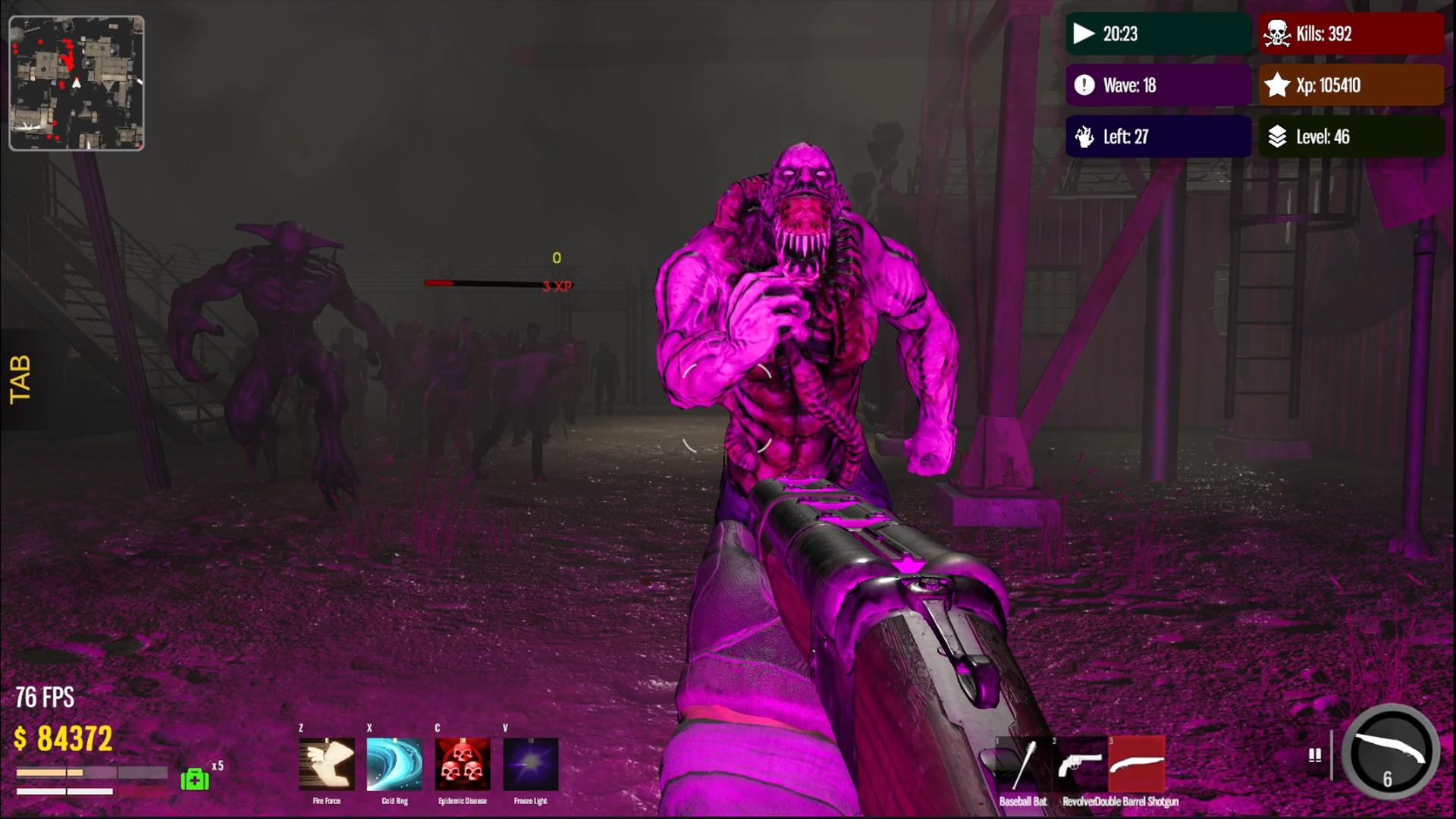The width and height of the screenshot is (1456, 819).
Task: Click the play icon beside the 20:23 timer
Action: pyautogui.click(x=1083, y=33)
